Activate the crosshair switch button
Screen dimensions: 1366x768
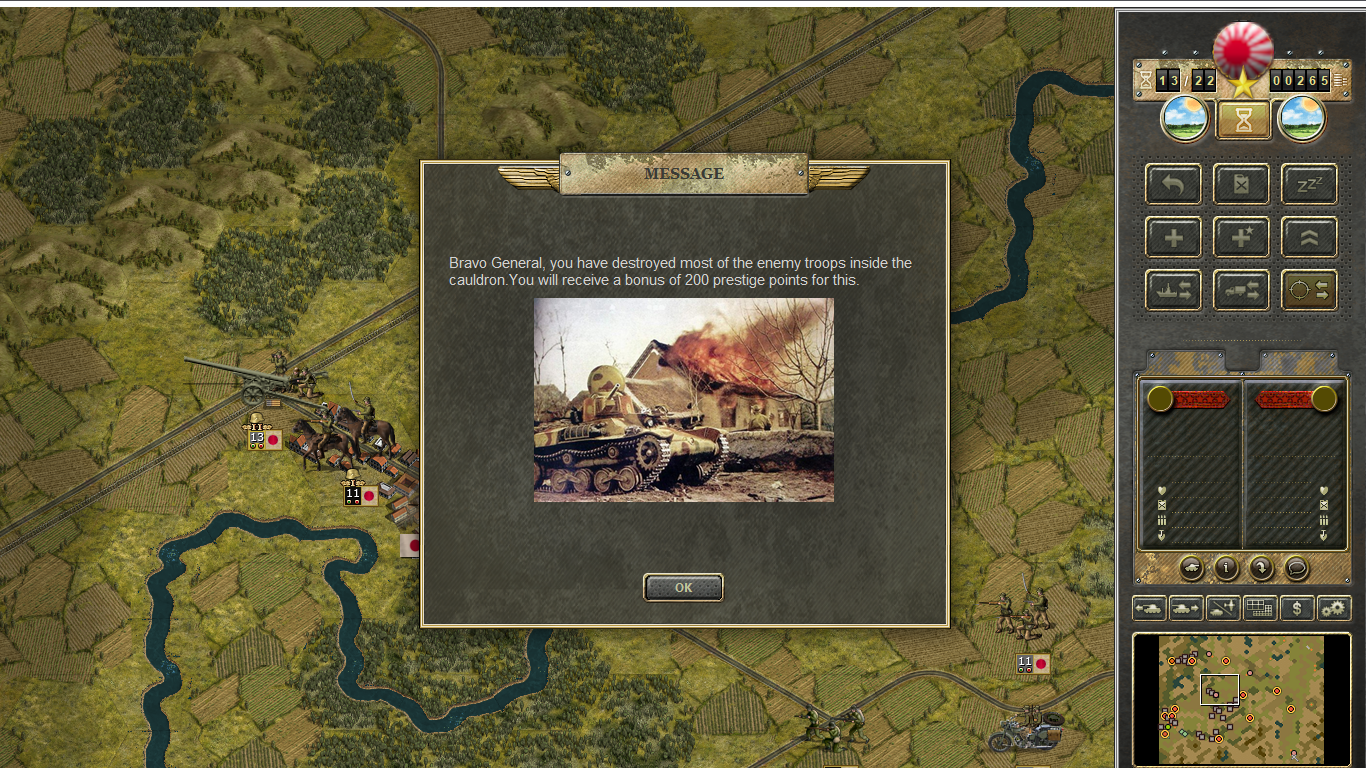coord(1309,290)
